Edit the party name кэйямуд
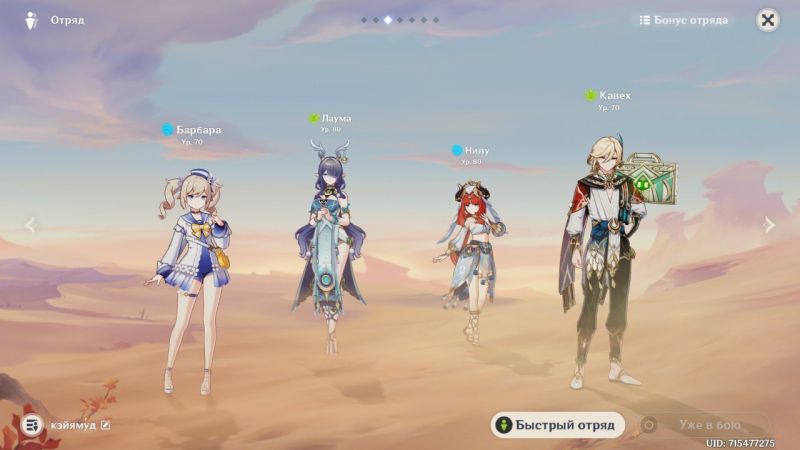 [x=106, y=425]
